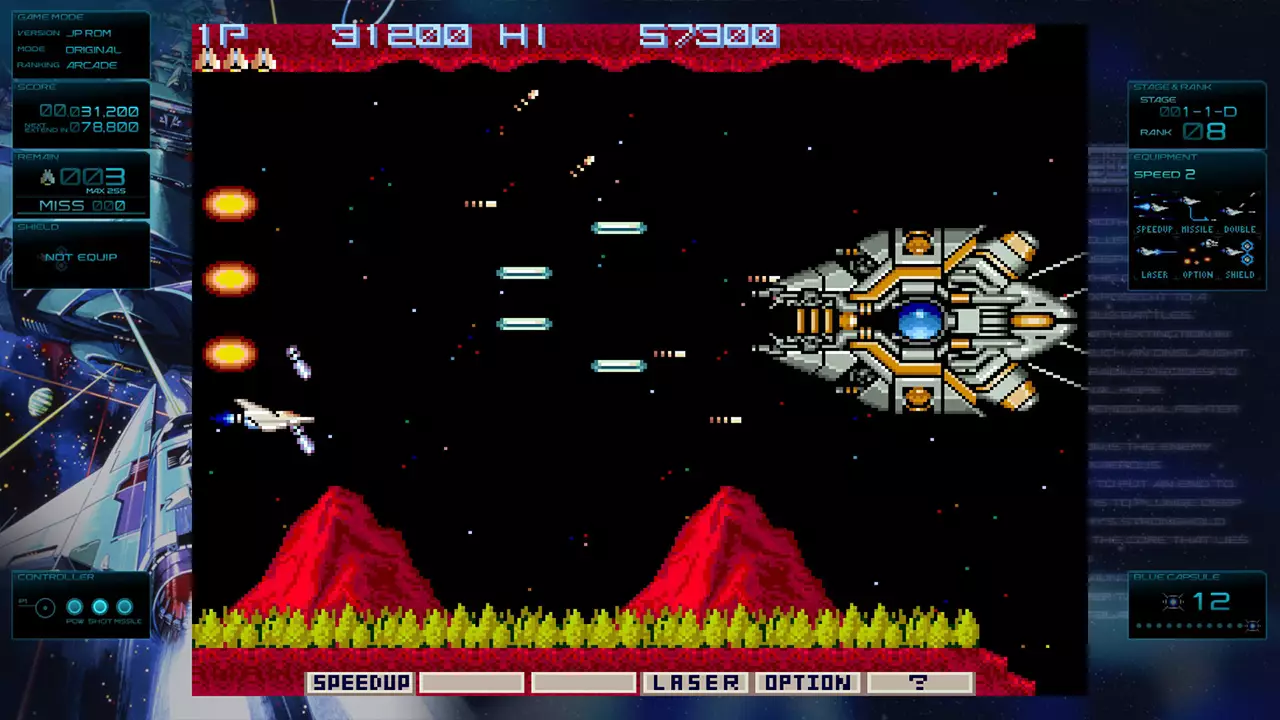The height and width of the screenshot is (720, 1280).
Task: Click the STAGE 001-1-D display
Action: [x=1199, y=113]
